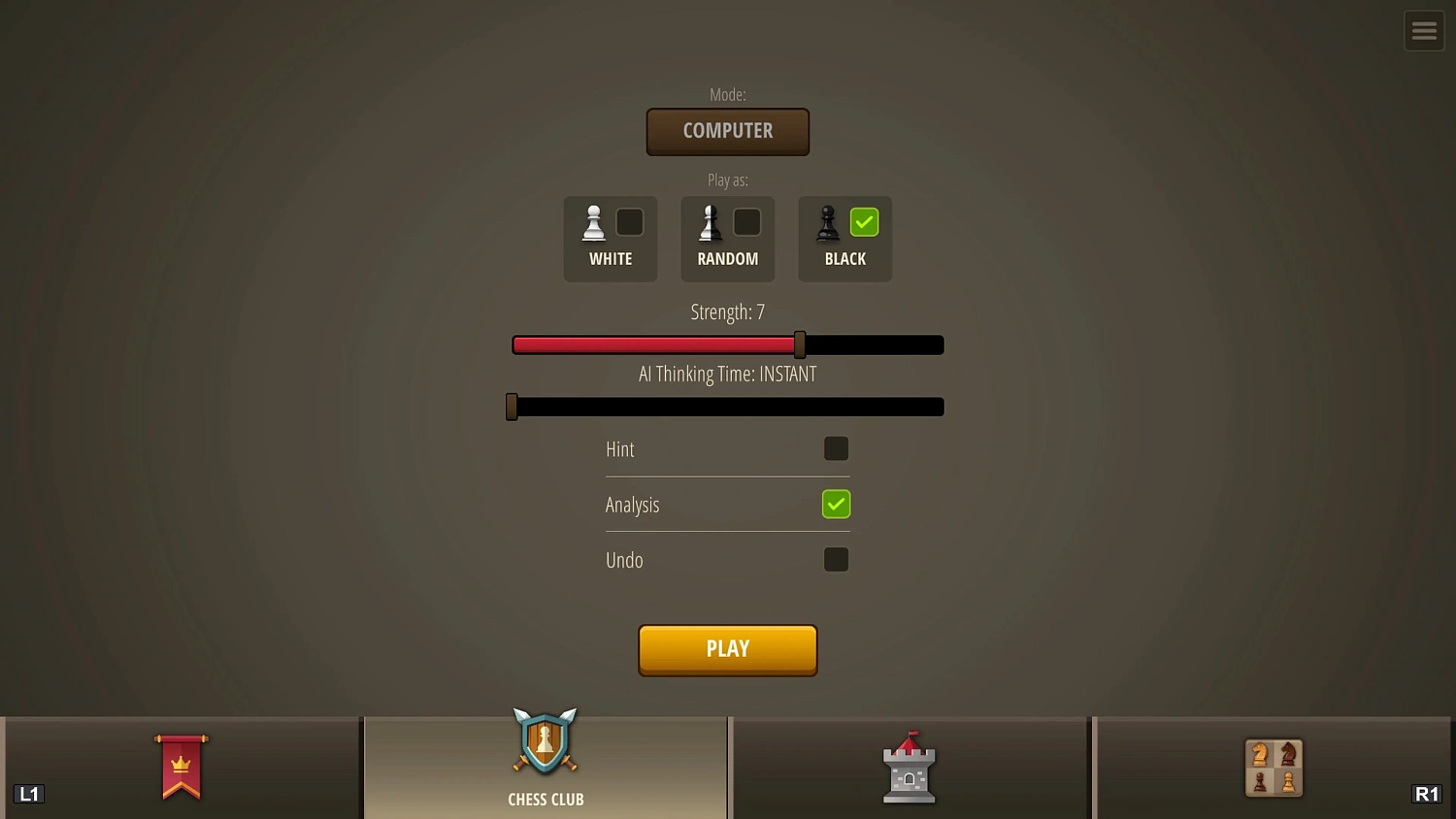This screenshot has height=819, width=1456.
Task: Open the chess puzzles board icon
Action: click(x=1274, y=768)
